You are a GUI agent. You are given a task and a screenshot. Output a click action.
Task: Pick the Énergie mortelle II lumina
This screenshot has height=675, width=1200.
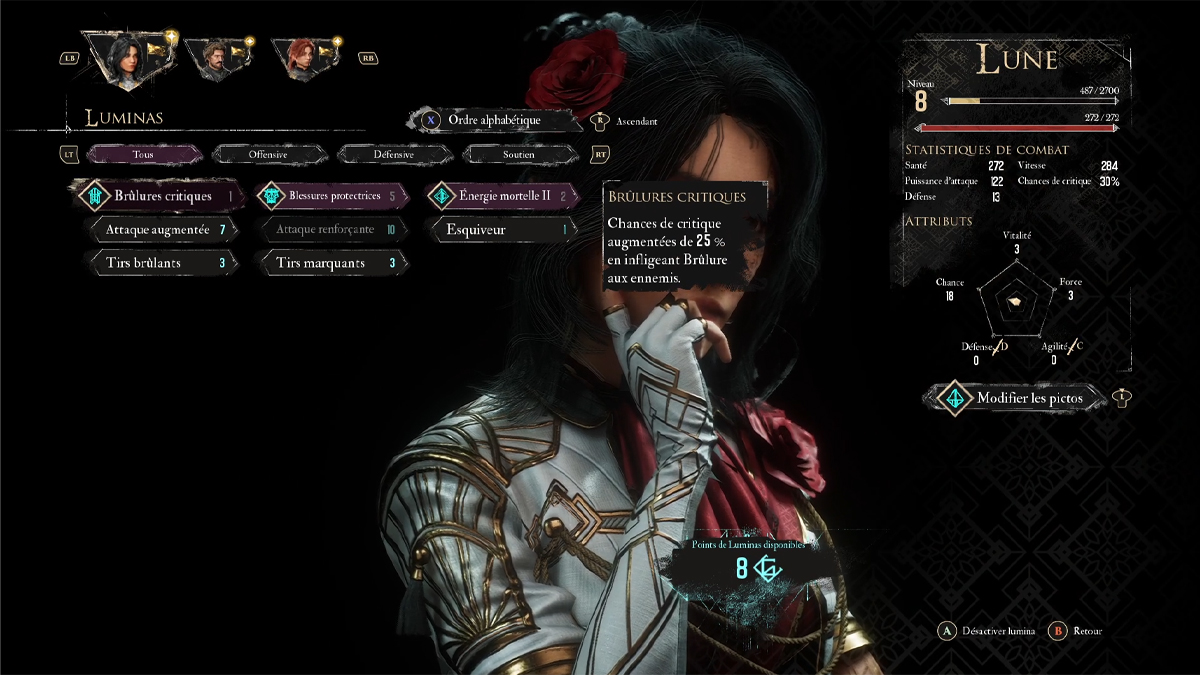504,196
